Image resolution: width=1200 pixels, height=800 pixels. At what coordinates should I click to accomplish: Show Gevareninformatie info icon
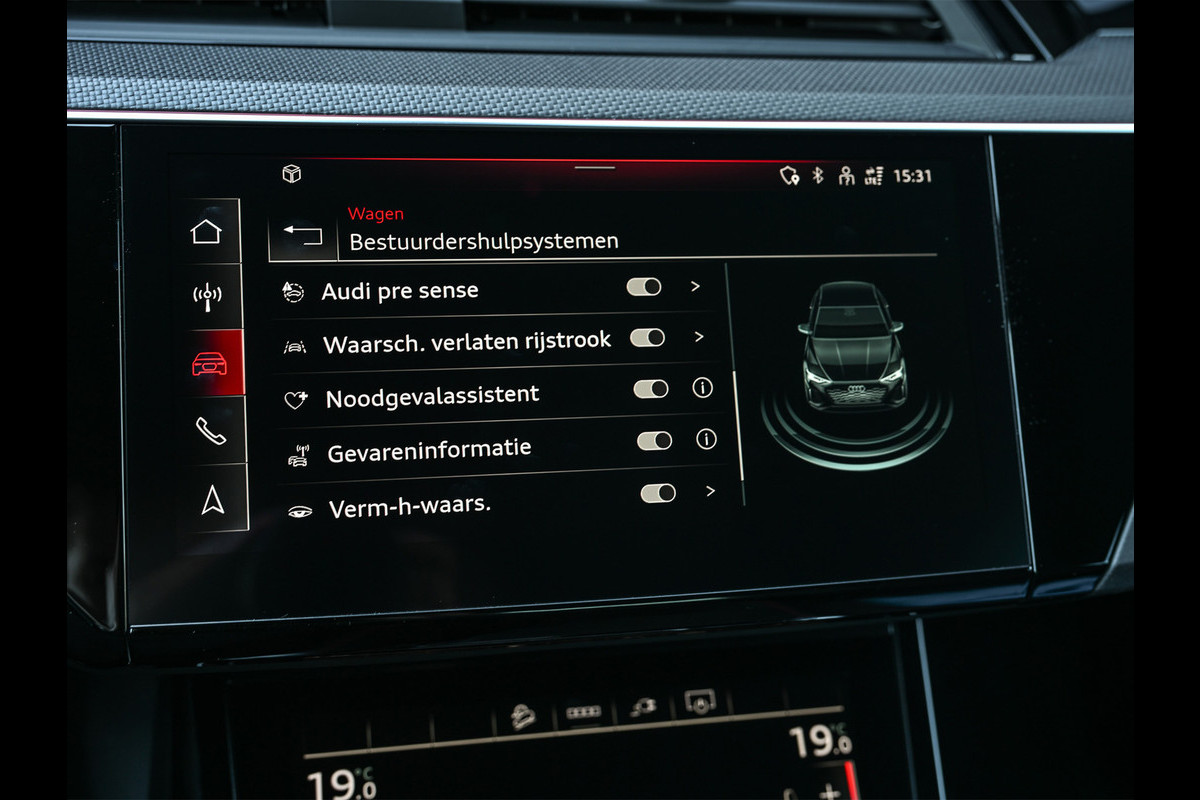(706, 439)
